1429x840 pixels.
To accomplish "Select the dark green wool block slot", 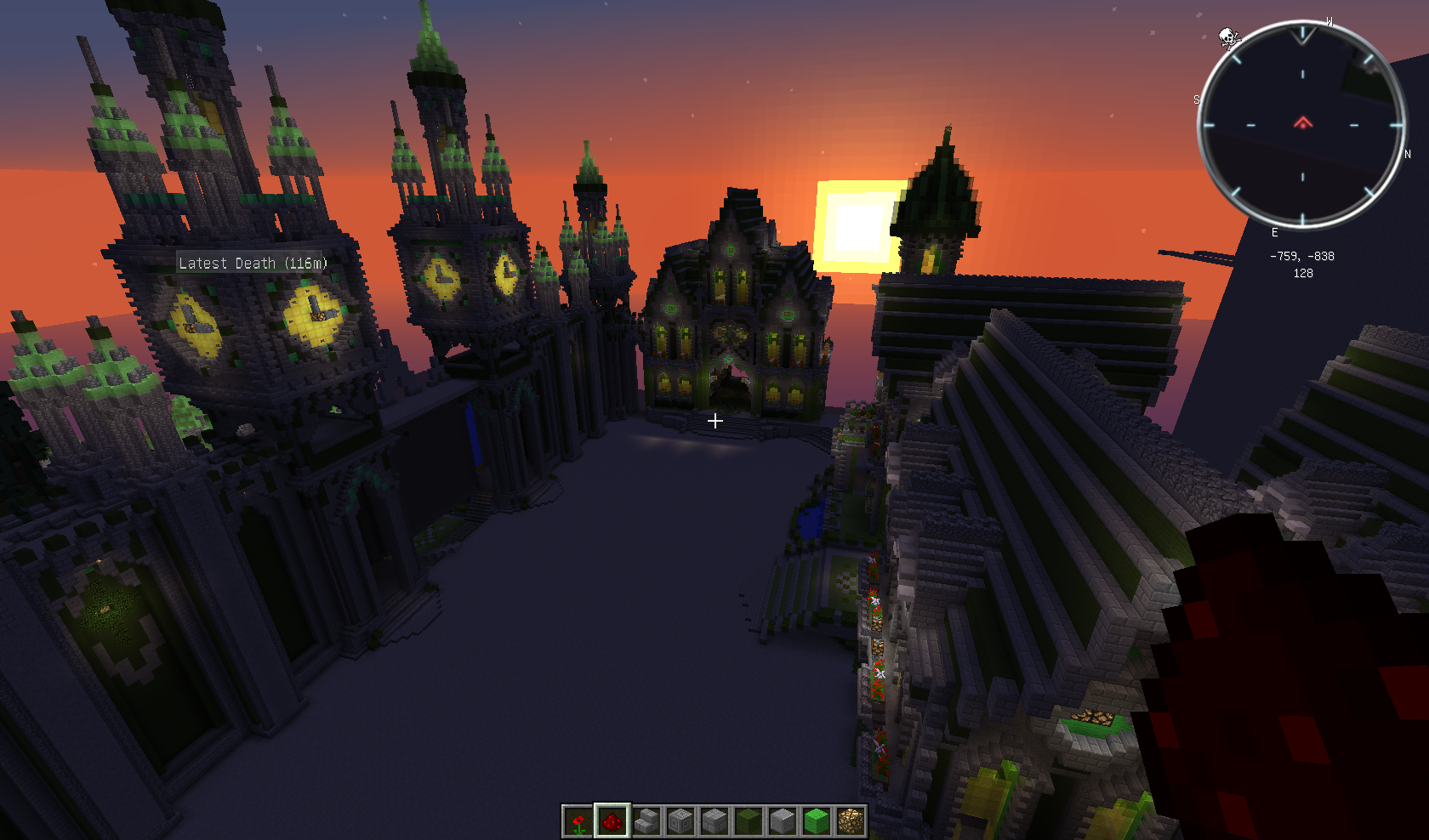I will pyautogui.click(x=749, y=821).
